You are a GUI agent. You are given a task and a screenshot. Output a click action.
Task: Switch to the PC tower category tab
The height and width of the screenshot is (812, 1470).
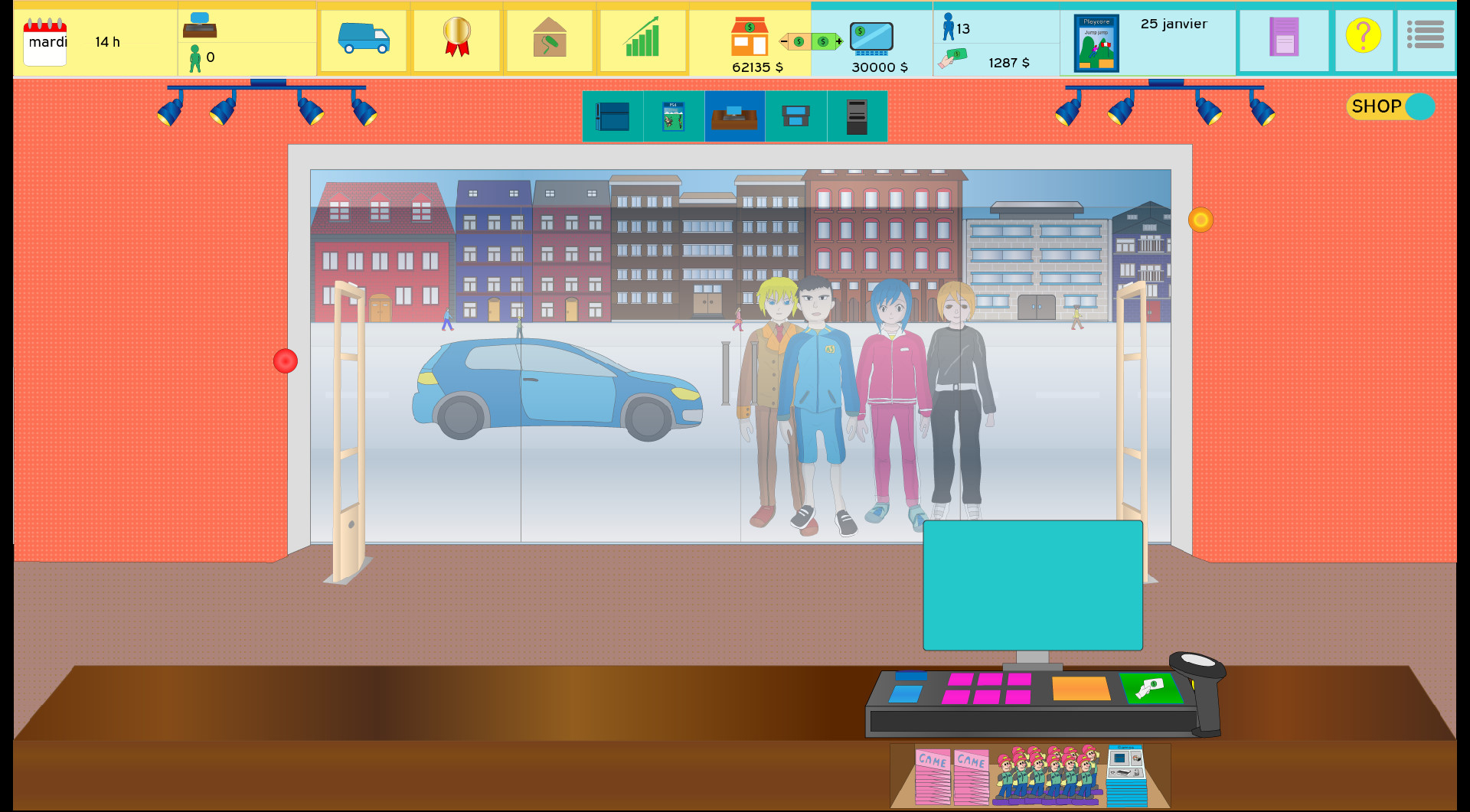(x=857, y=116)
